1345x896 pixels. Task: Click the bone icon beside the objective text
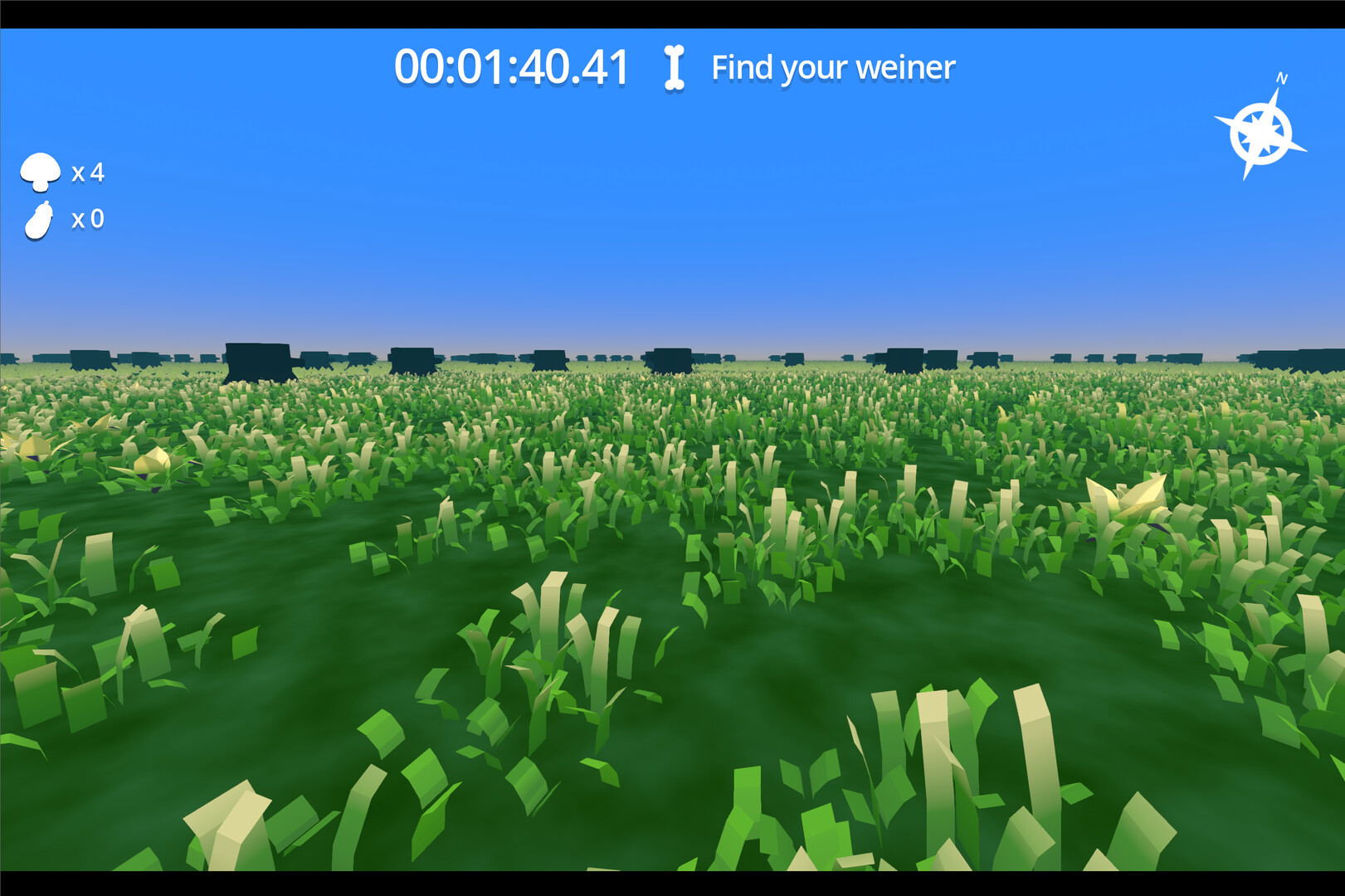(673, 67)
